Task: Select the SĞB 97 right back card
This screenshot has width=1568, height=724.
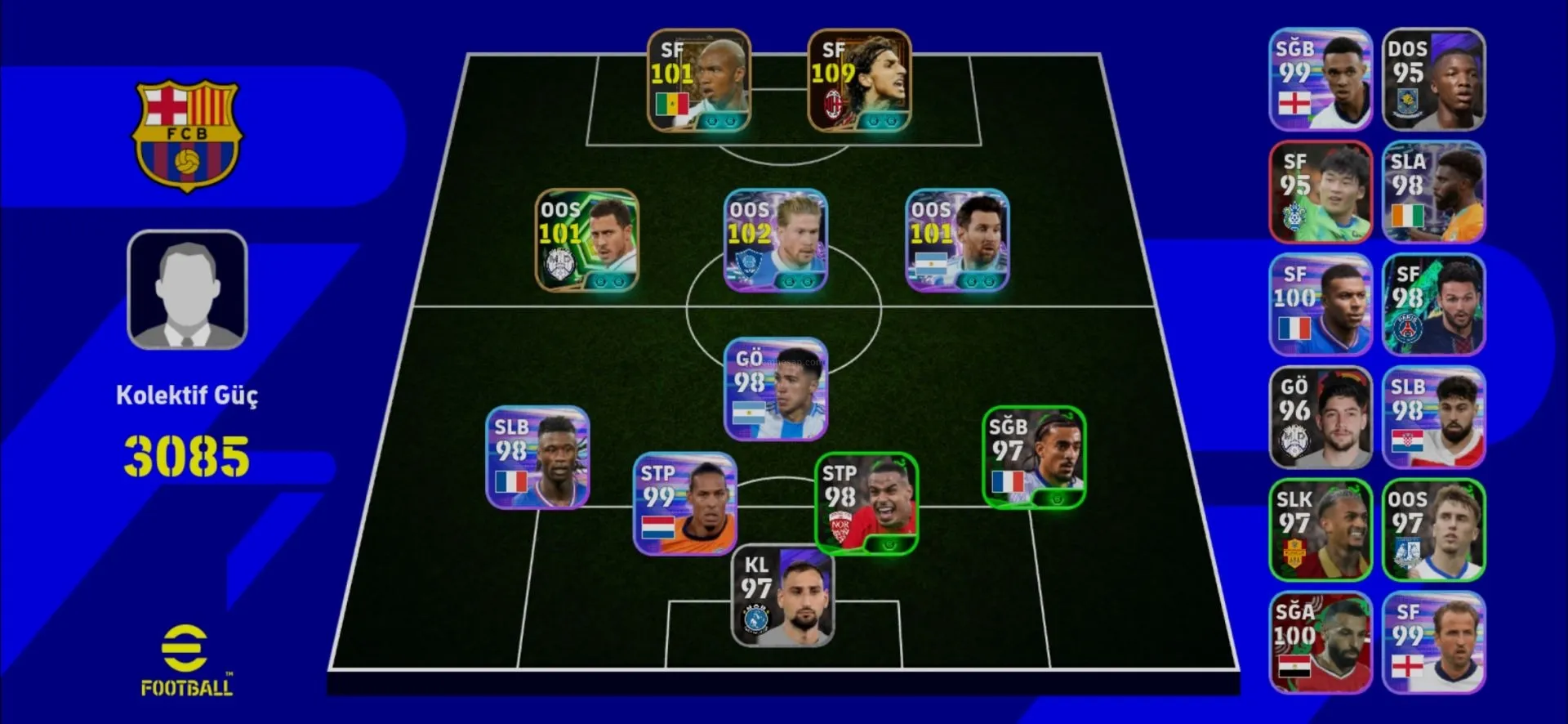Action: pyautogui.click(x=1033, y=458)
